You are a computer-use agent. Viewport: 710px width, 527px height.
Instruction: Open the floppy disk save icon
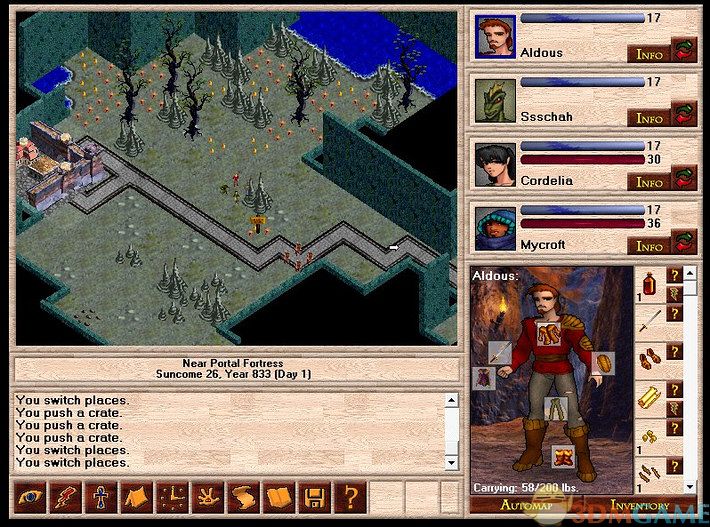coord(313,496)
